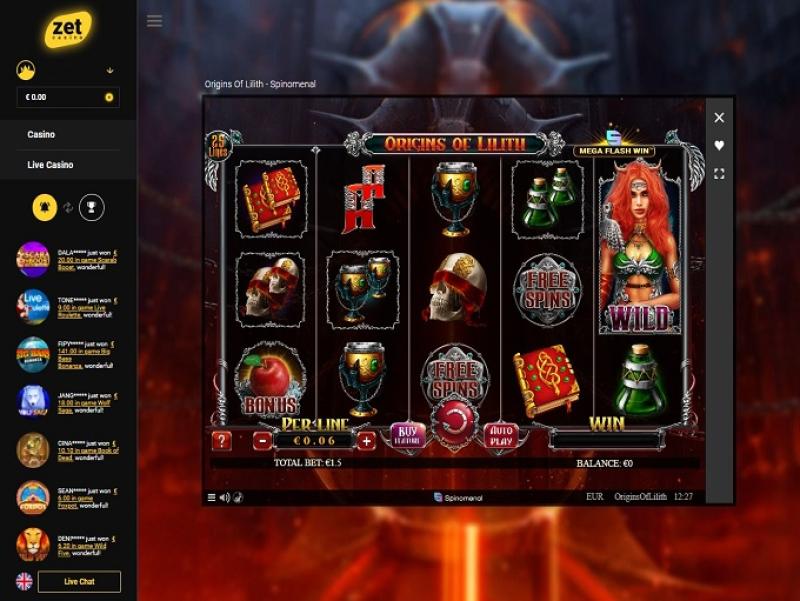Mute the game sound via speaker icon
Screen dimensions: 800x601
[224, 498]
